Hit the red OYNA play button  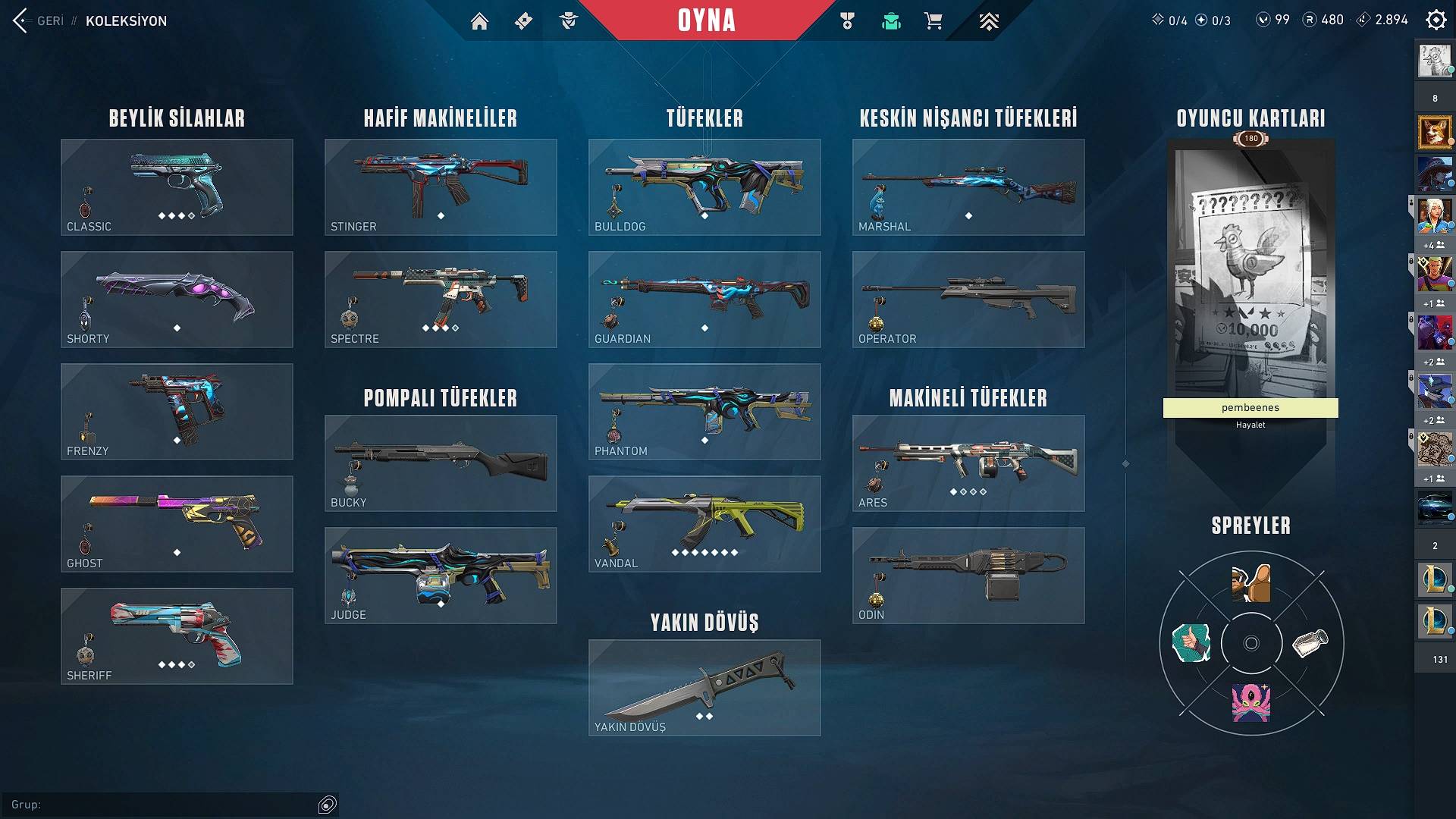[706, 20]
